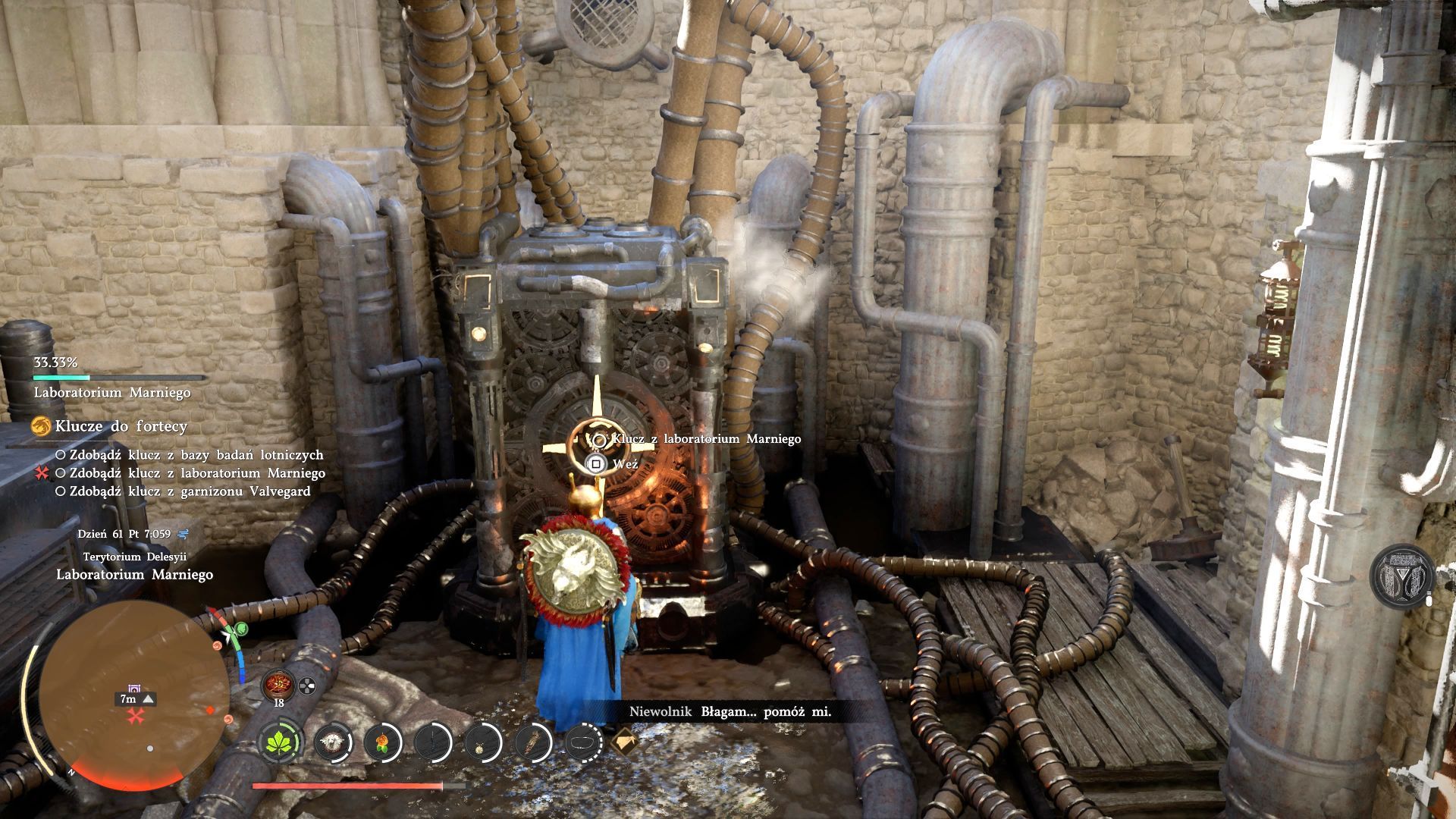The width and height of the screenshot is (1456, 819).
Task: Select objective 'Zdobądź klucz z garnizonu Valvegard'
Action: coord(190,491)
